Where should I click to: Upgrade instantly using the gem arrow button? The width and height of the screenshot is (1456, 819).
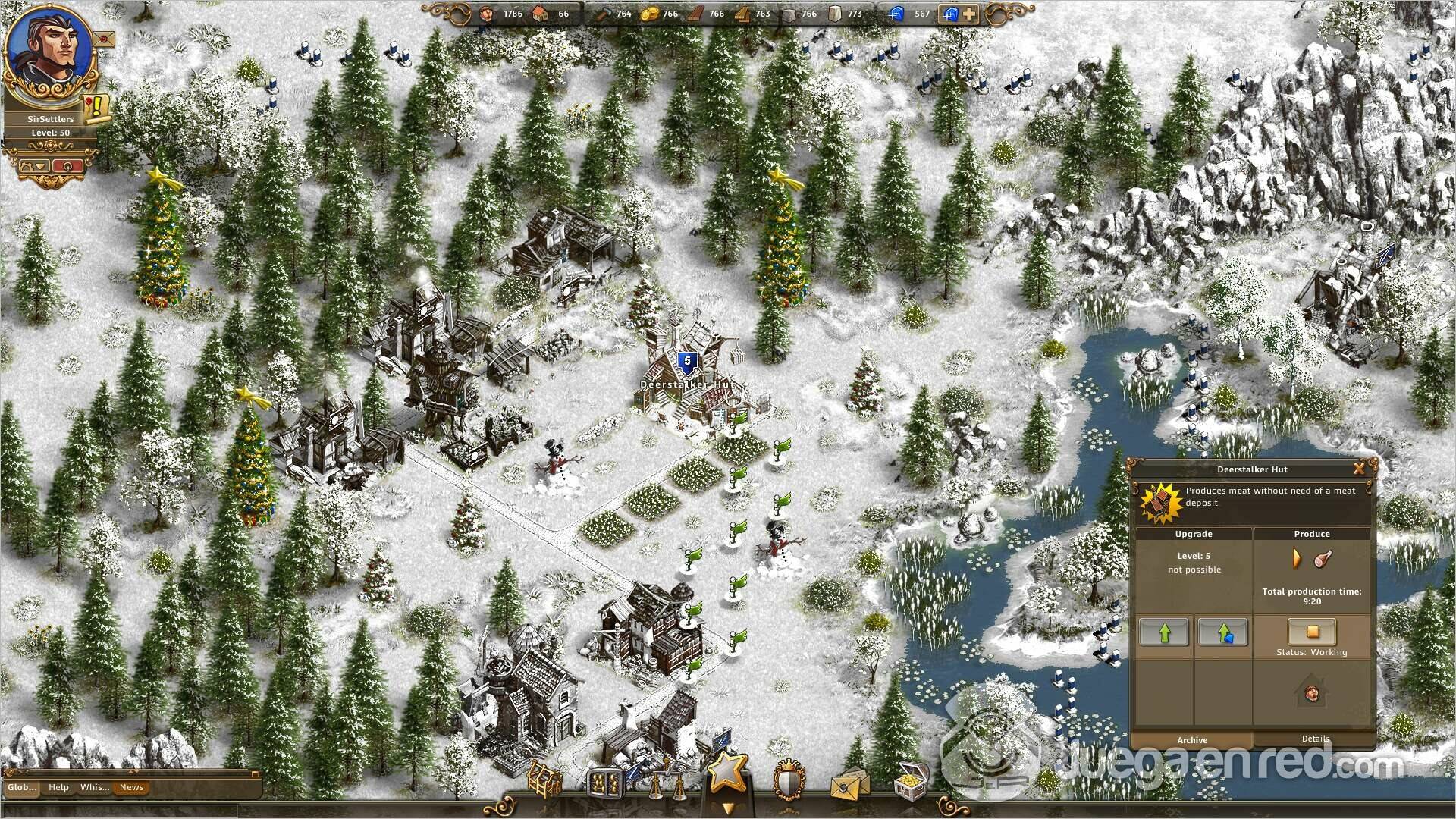pos(1222,632)
